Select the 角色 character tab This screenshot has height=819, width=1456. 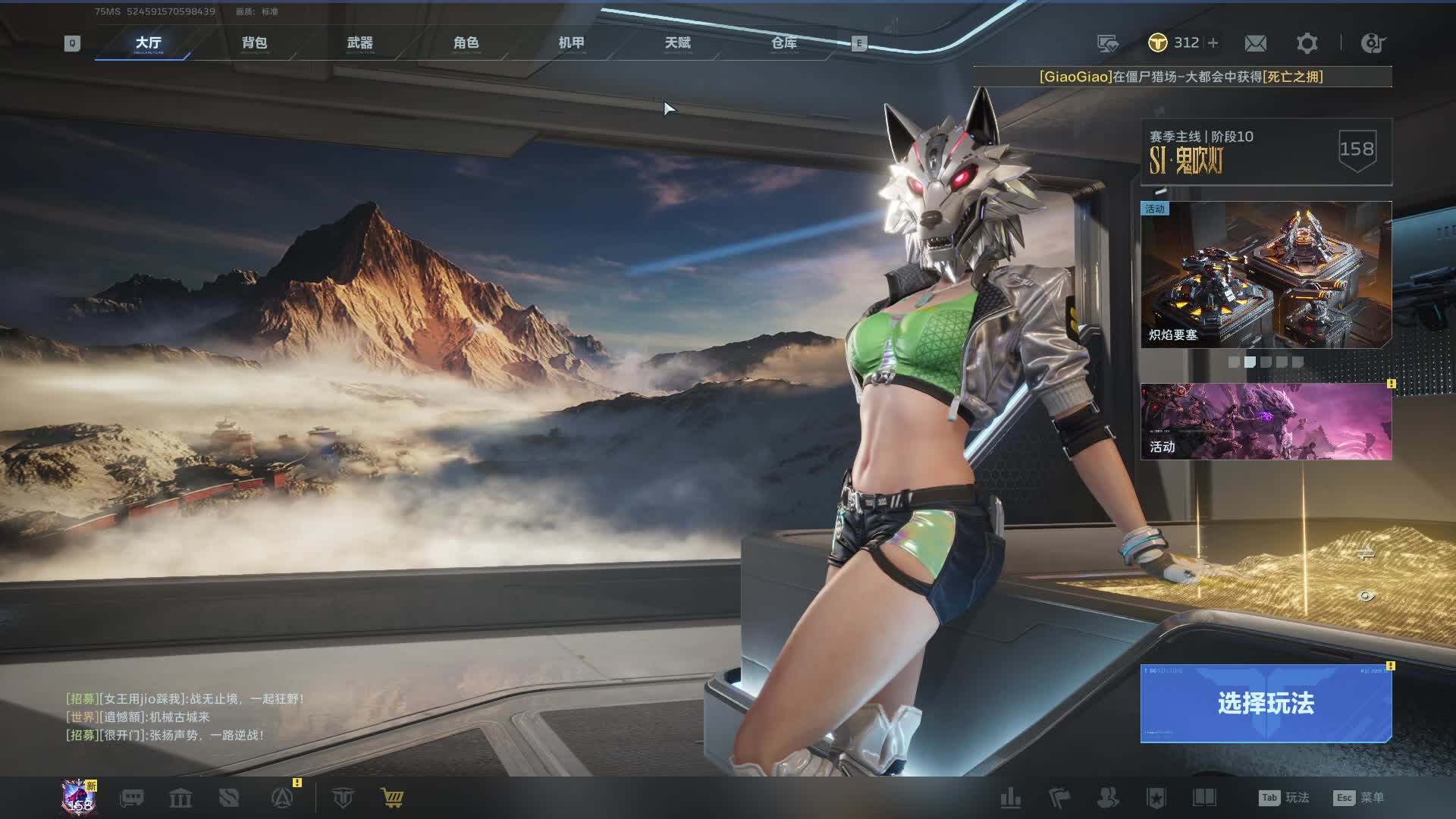coord(466,43)
